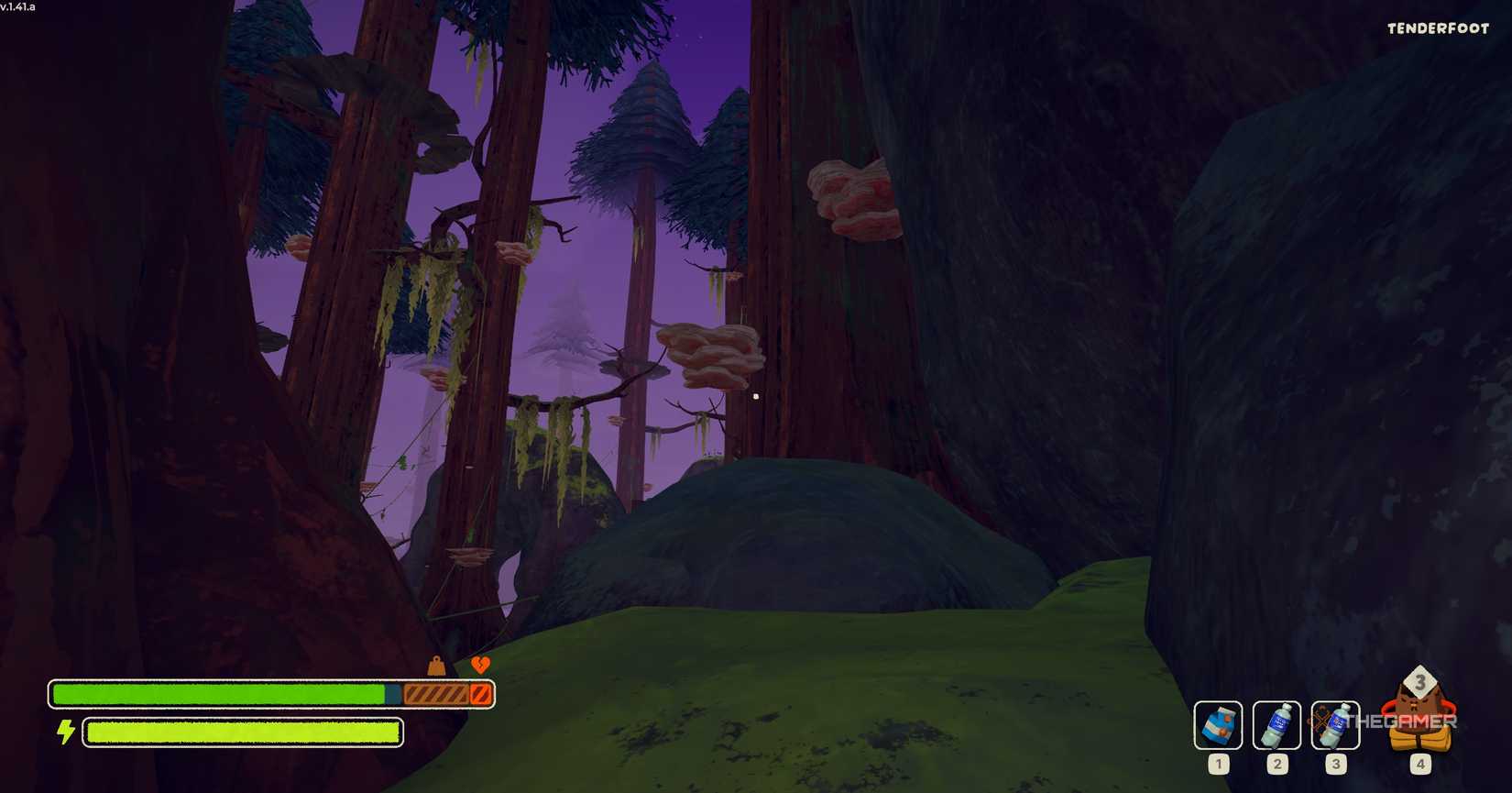The height and width of the screenshot is (793, 1512).
Task: Click the number 4 hotkey label
Action: pos(1420,763)
